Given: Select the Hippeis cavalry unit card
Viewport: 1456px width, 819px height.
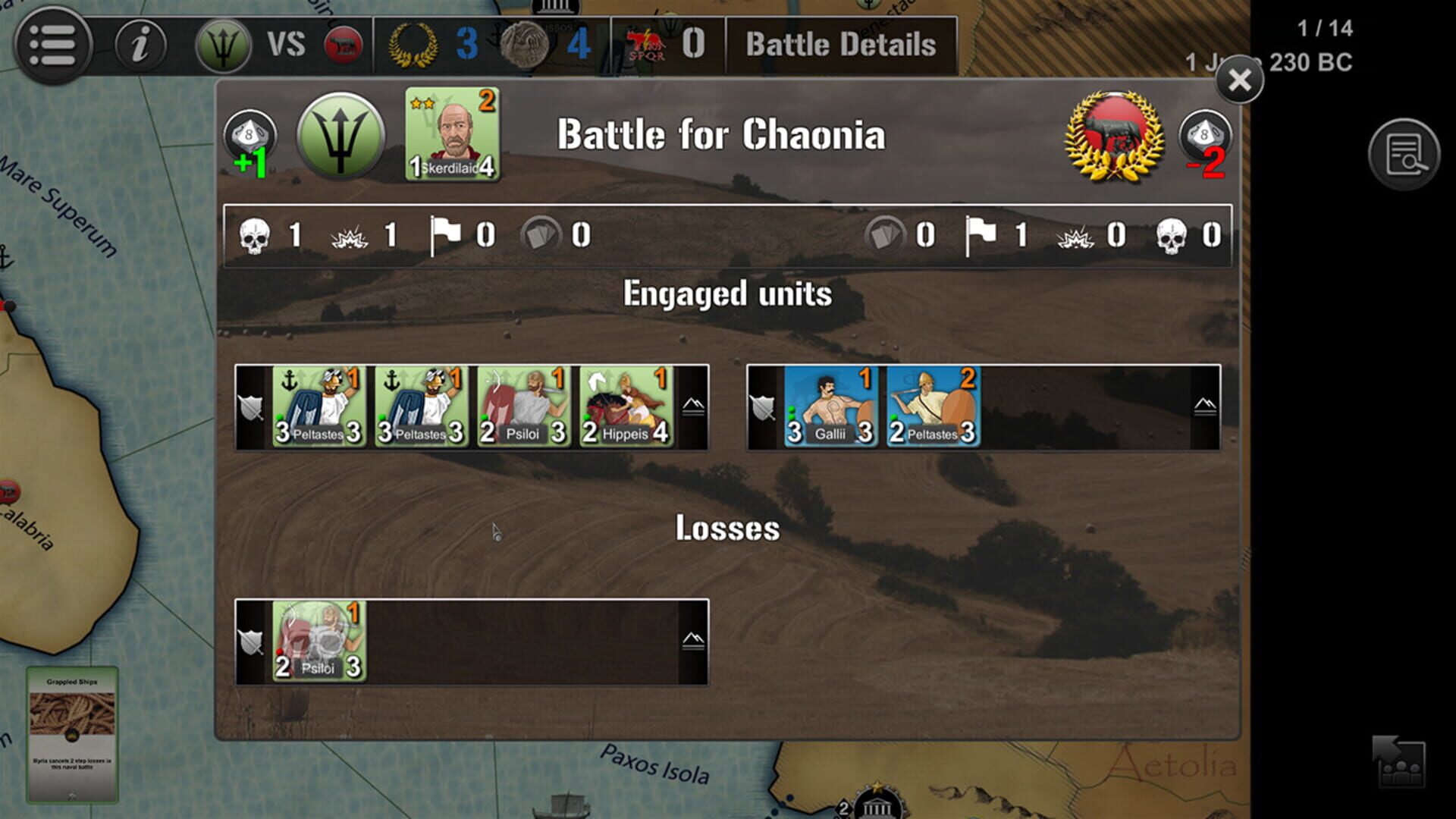Looking at the screenshot, I should coord(626,407).
